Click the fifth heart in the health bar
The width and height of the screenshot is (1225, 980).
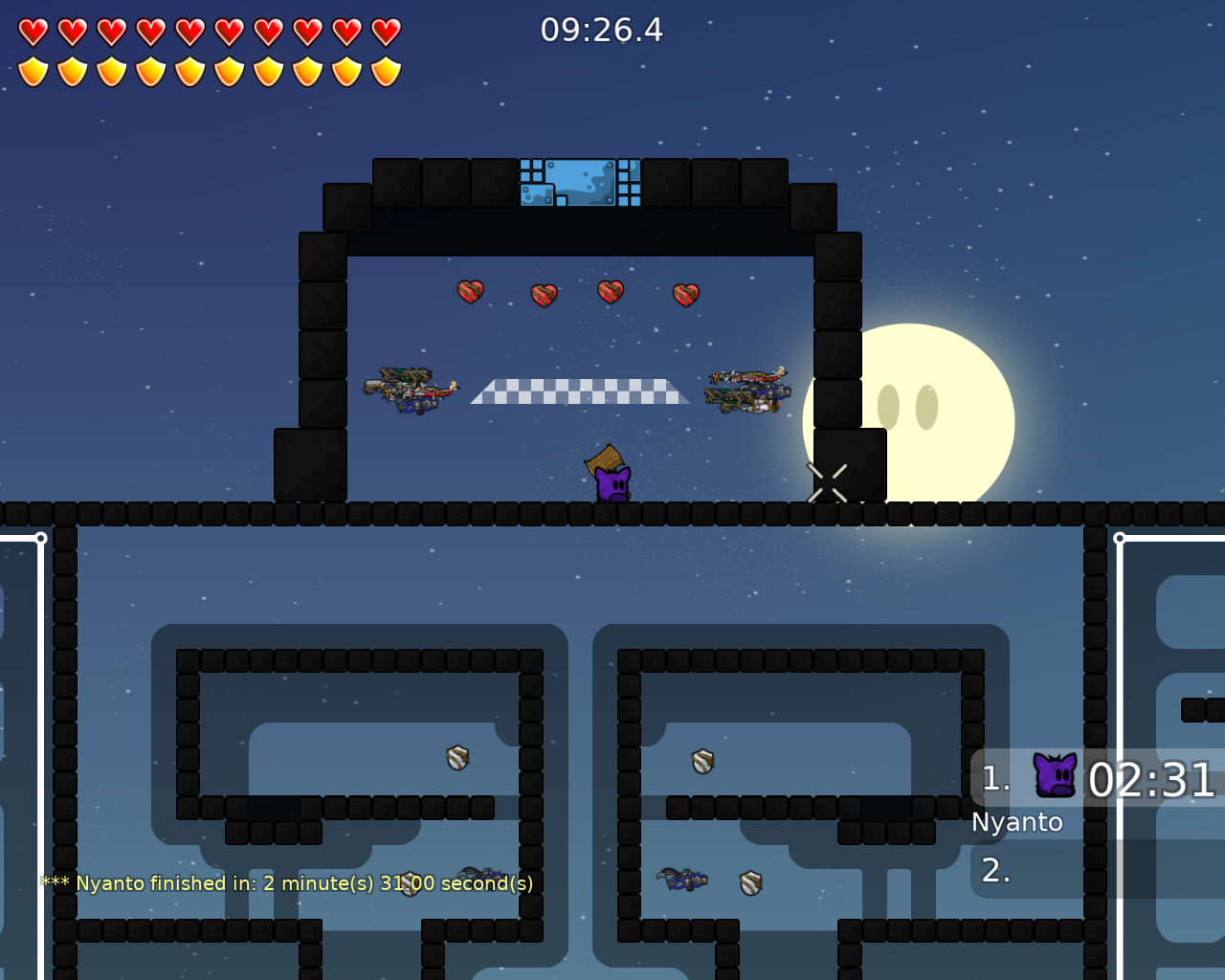[x=188, y=30]
